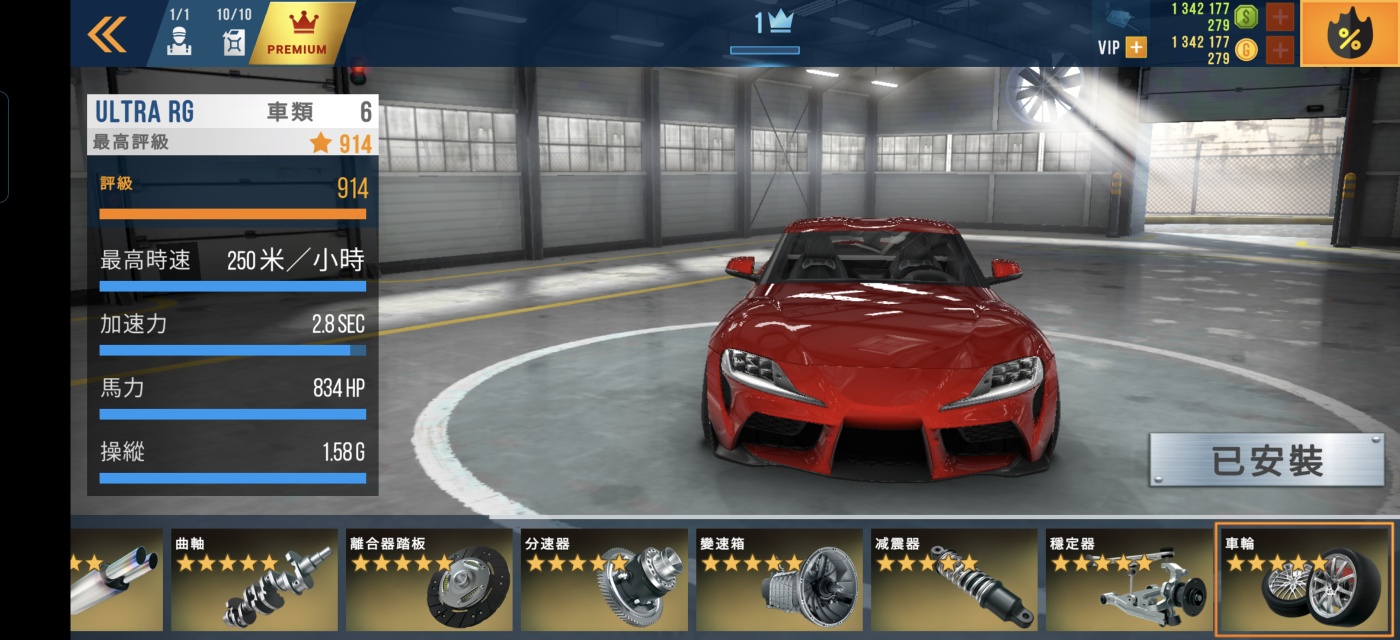Select the exhaust pipe upgrade card
Screen dimensions: 1400x640
pos(116,580)
